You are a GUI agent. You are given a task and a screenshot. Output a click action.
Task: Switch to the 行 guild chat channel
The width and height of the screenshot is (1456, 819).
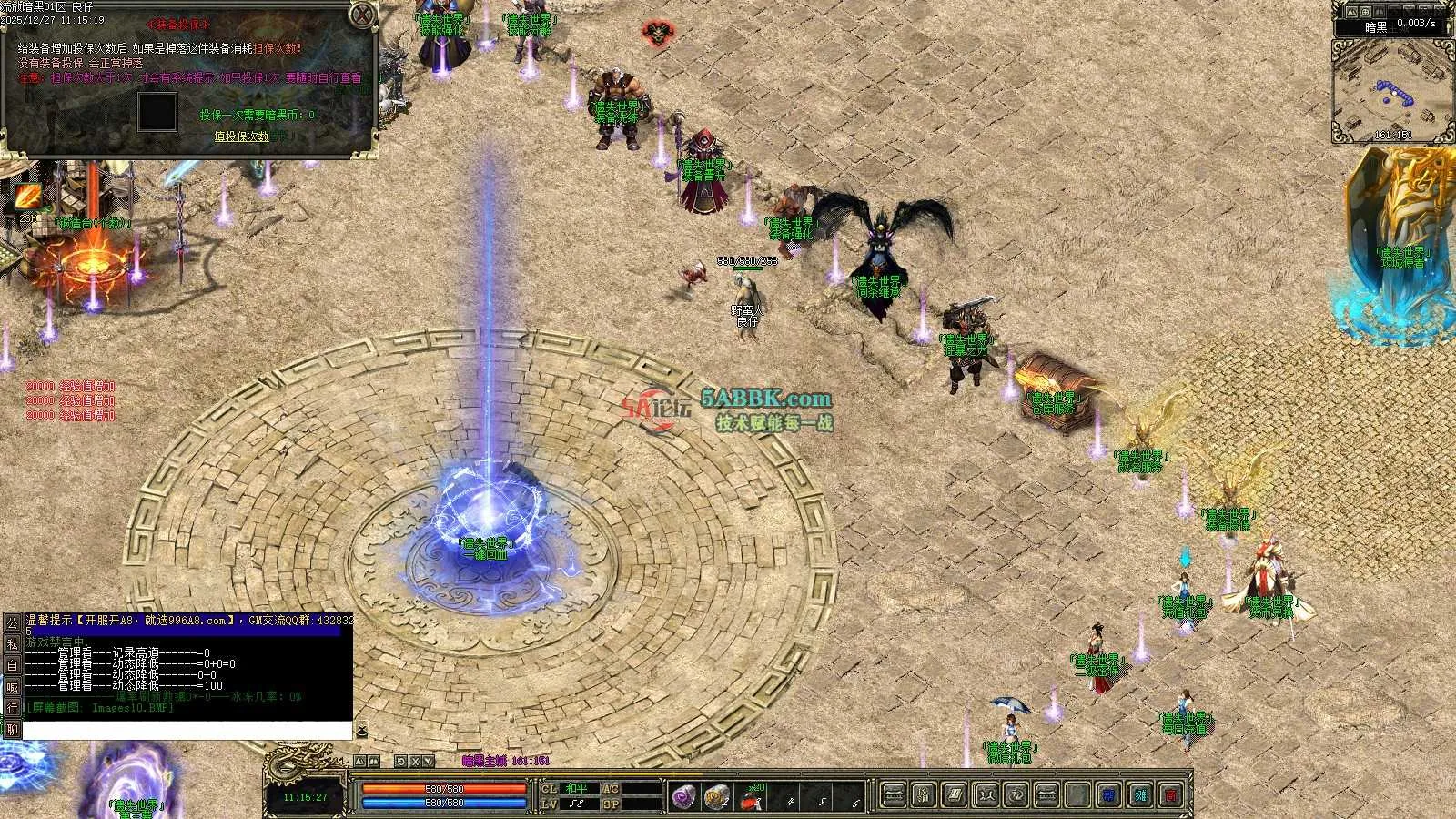tap(12, 707)
